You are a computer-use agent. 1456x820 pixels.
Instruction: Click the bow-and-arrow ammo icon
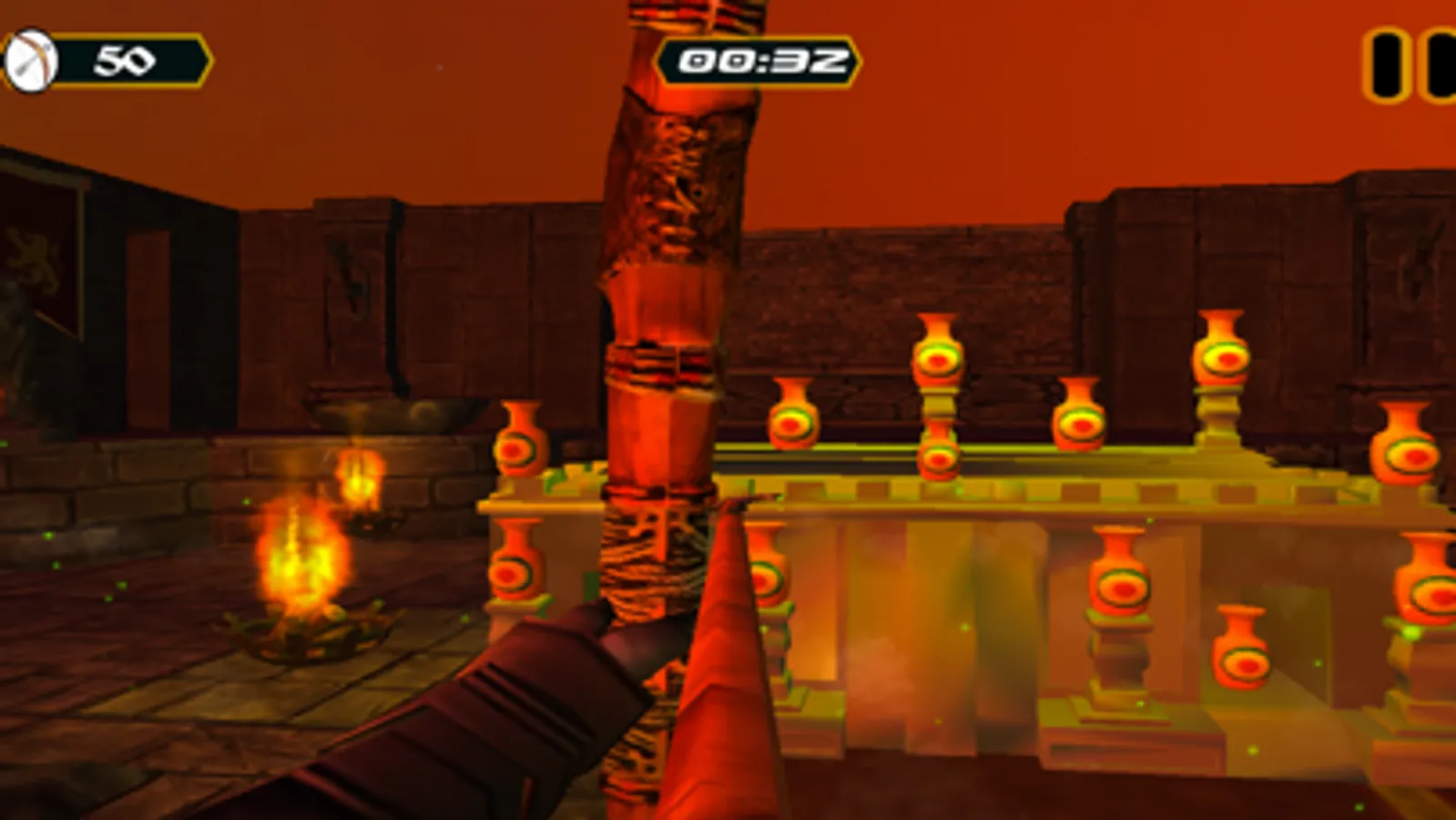click(x=32, y=59)
